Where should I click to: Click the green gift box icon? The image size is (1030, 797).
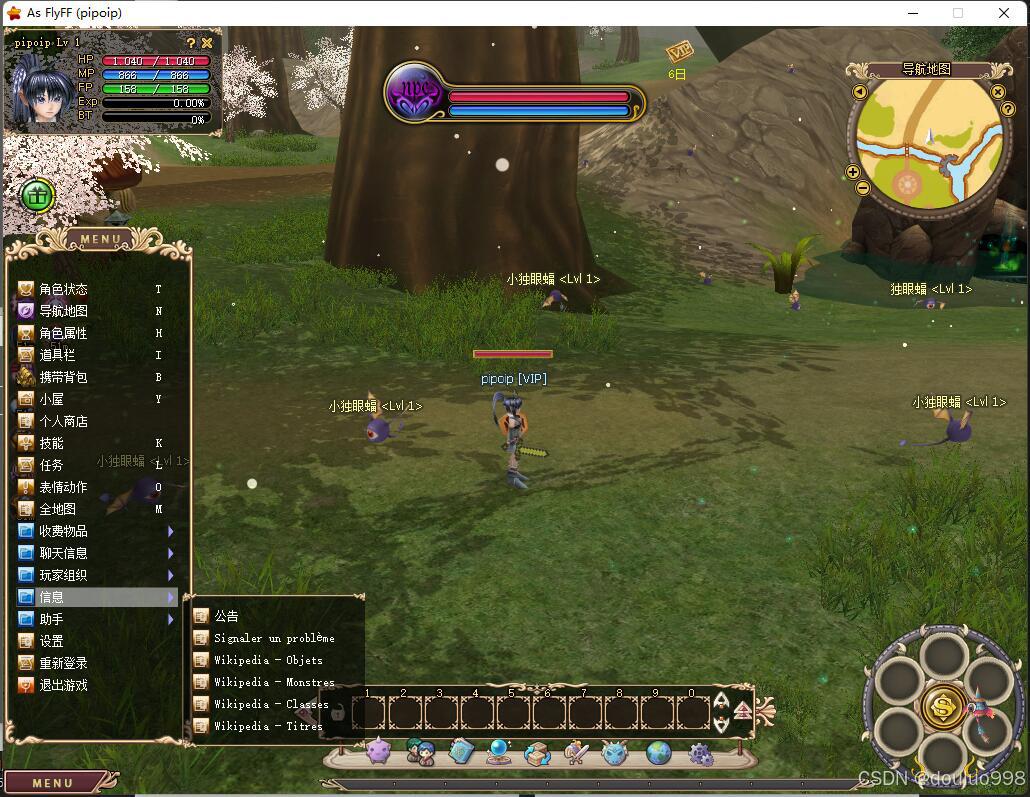[37, 196]
